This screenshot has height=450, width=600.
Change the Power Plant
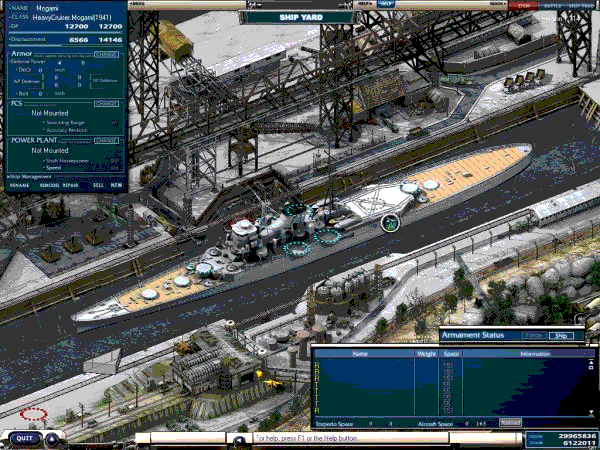[106, 140]
